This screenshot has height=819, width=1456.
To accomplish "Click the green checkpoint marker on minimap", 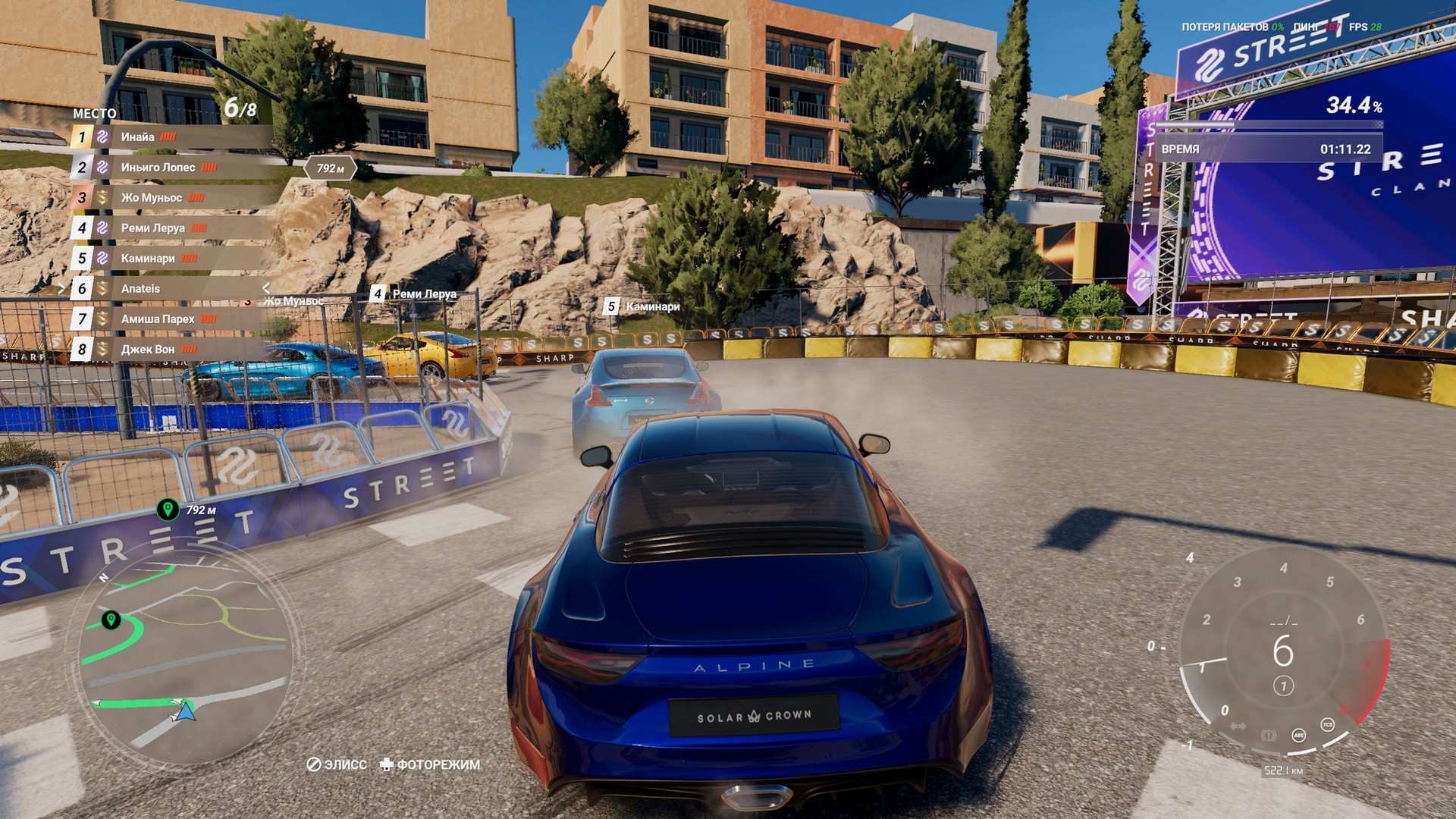I will tap(111, 620).
